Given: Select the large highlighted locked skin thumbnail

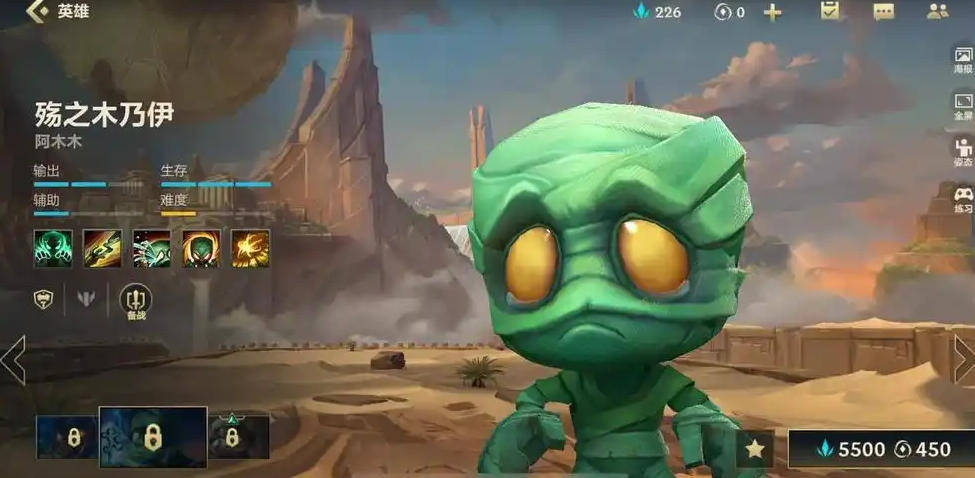Looking at the screenshot, I should click(x=153, y=438).
